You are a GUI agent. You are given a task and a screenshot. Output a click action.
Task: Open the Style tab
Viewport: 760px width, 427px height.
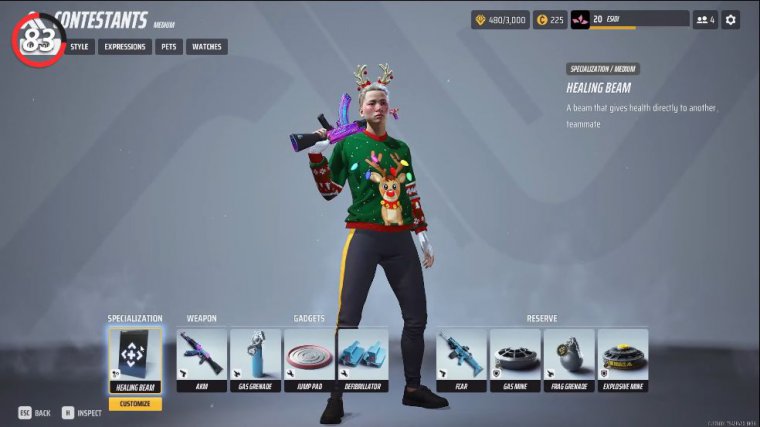tap(80, 46)
